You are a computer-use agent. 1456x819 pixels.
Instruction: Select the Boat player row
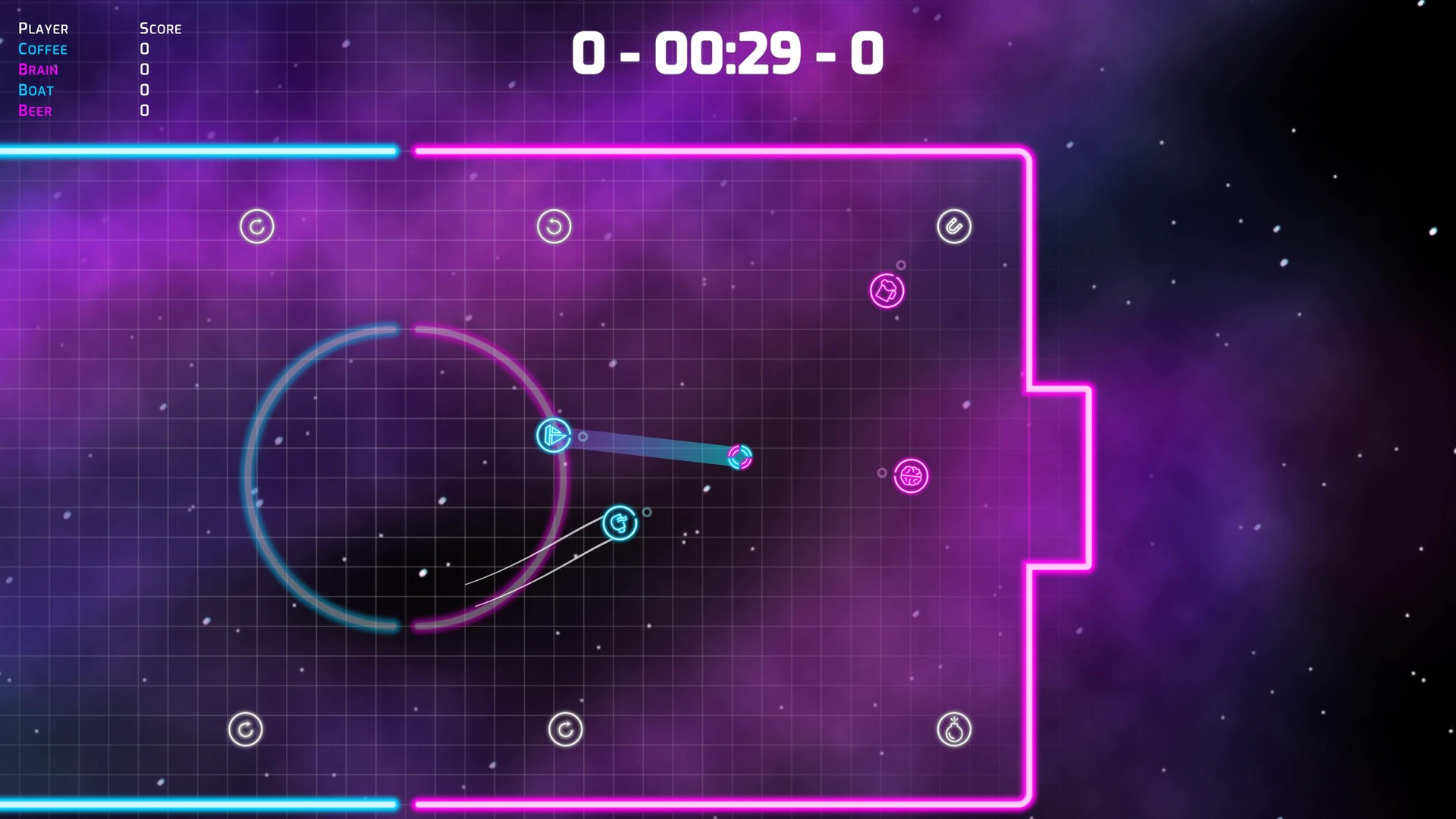pos(36,90)
